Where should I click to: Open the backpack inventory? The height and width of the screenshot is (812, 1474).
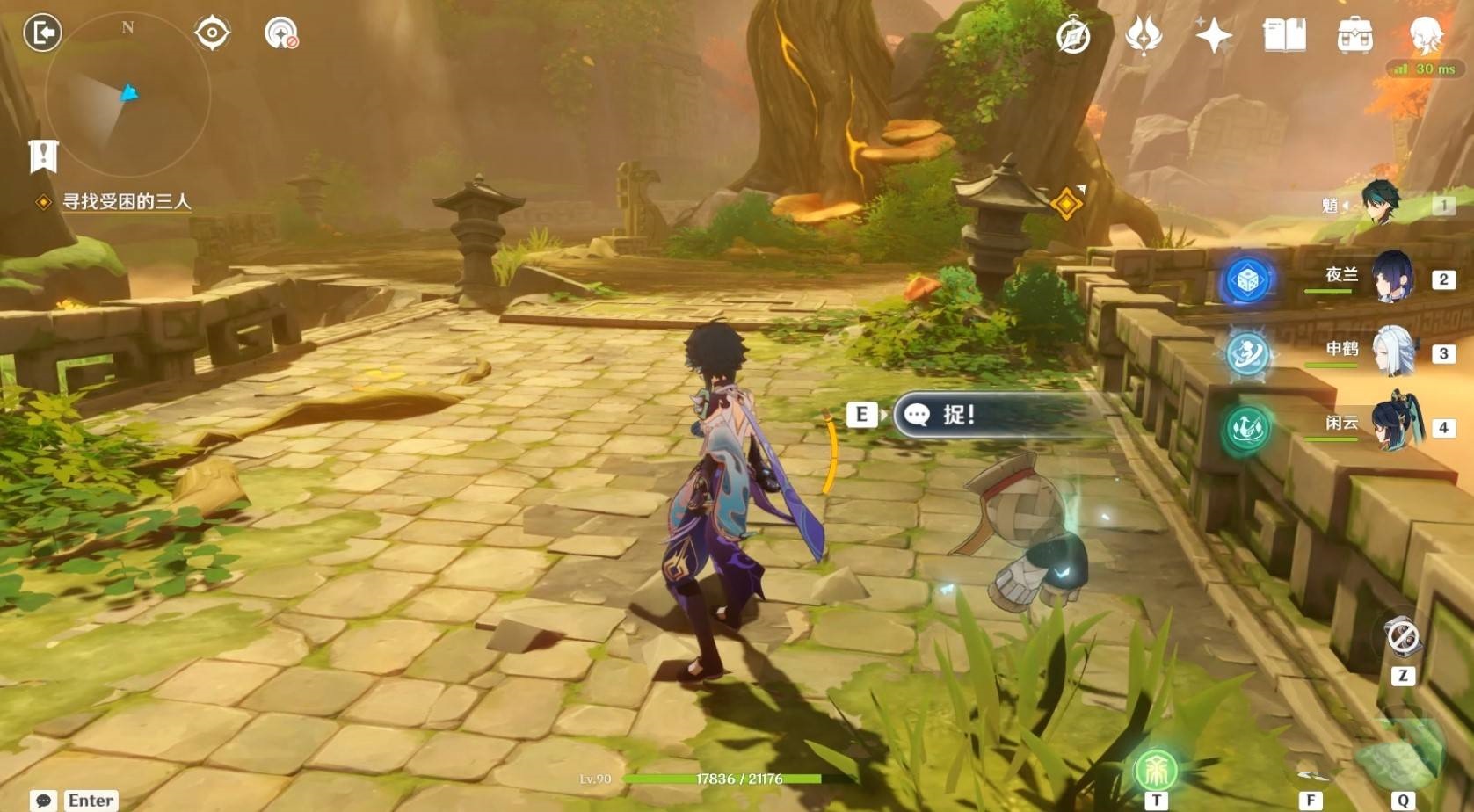tap(1354, 36)
